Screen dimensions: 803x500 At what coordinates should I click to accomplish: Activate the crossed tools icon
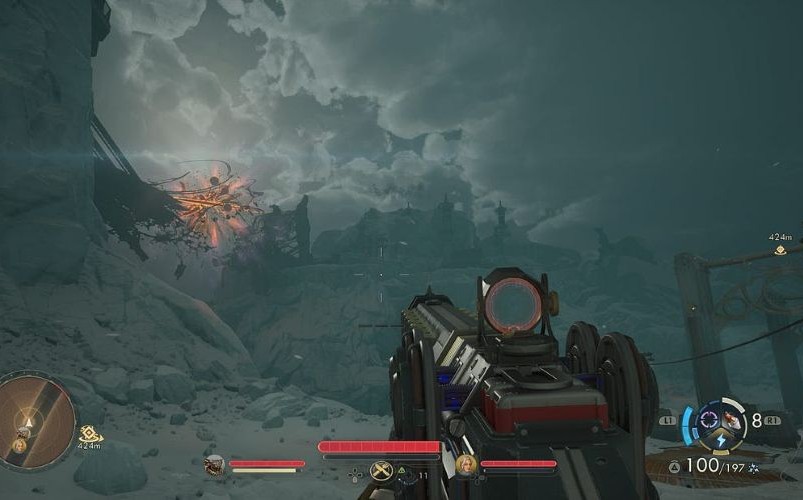(380, 471)
